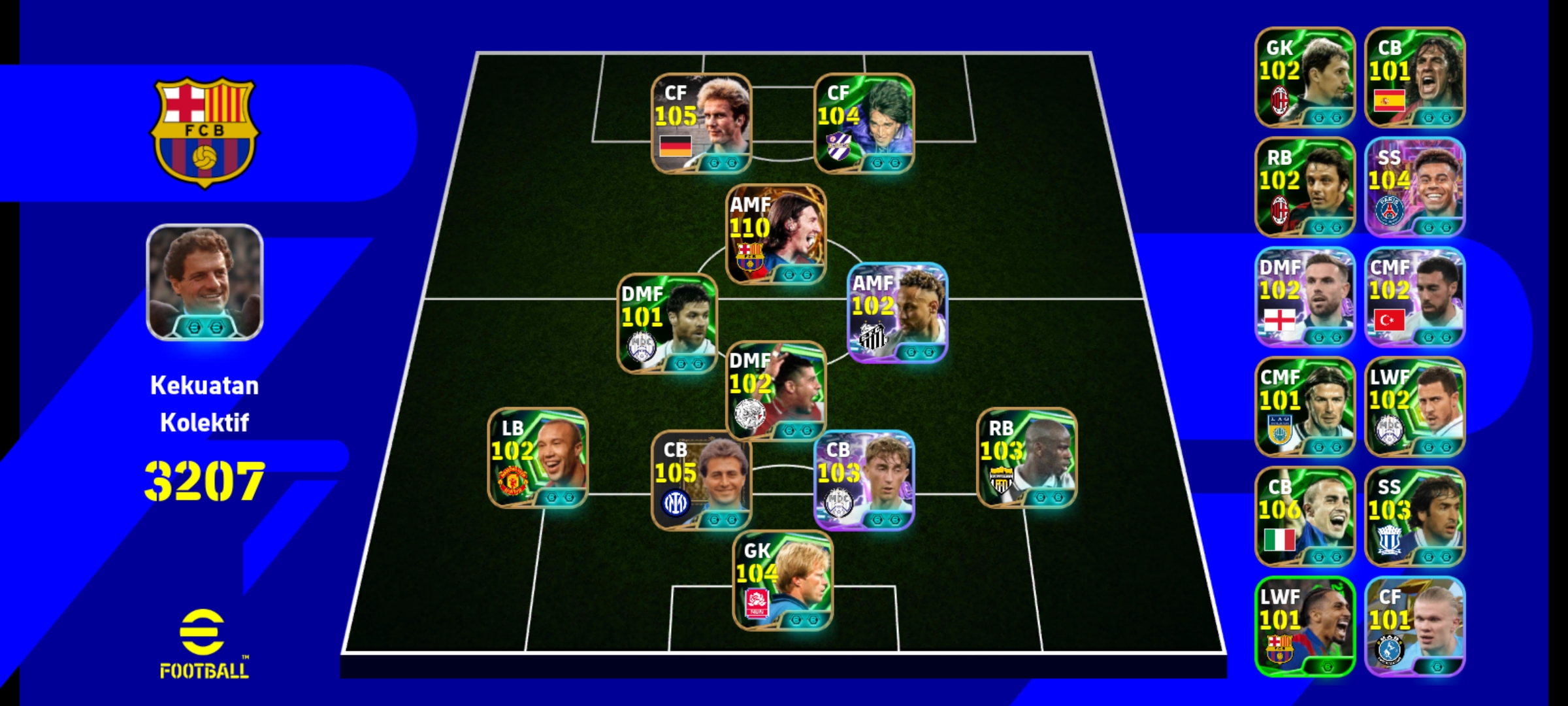This screenshot has height=706, width=1568.
Task: Select the CB 106 Italy substitute card
Action: pos(1305,516)
